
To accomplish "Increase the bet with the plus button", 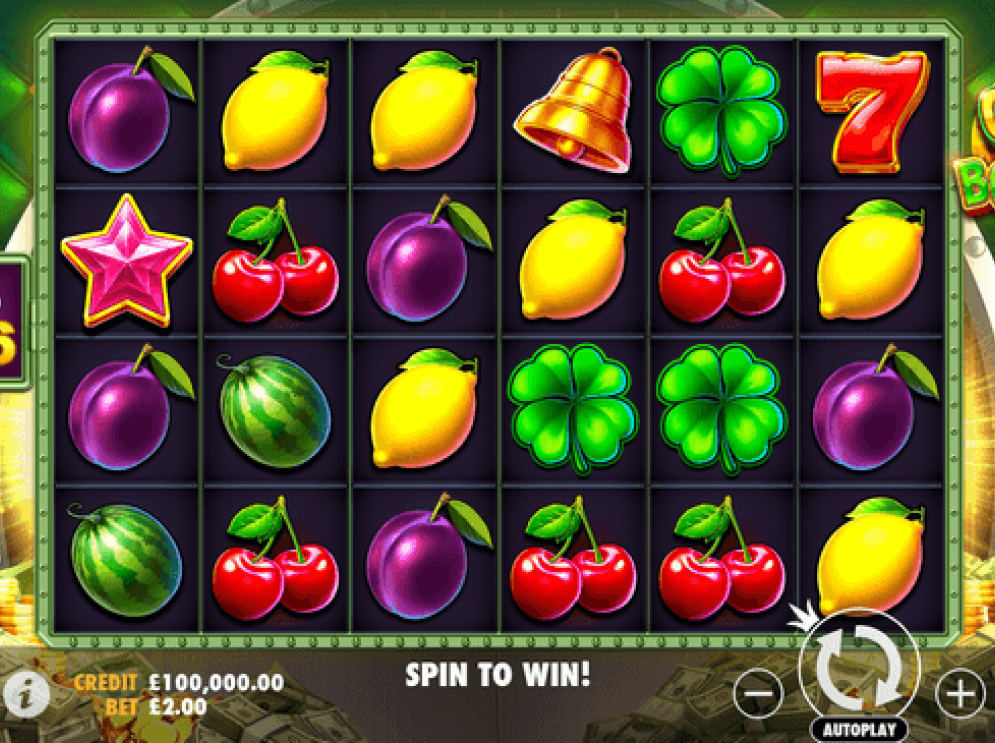I will (959, 692).
